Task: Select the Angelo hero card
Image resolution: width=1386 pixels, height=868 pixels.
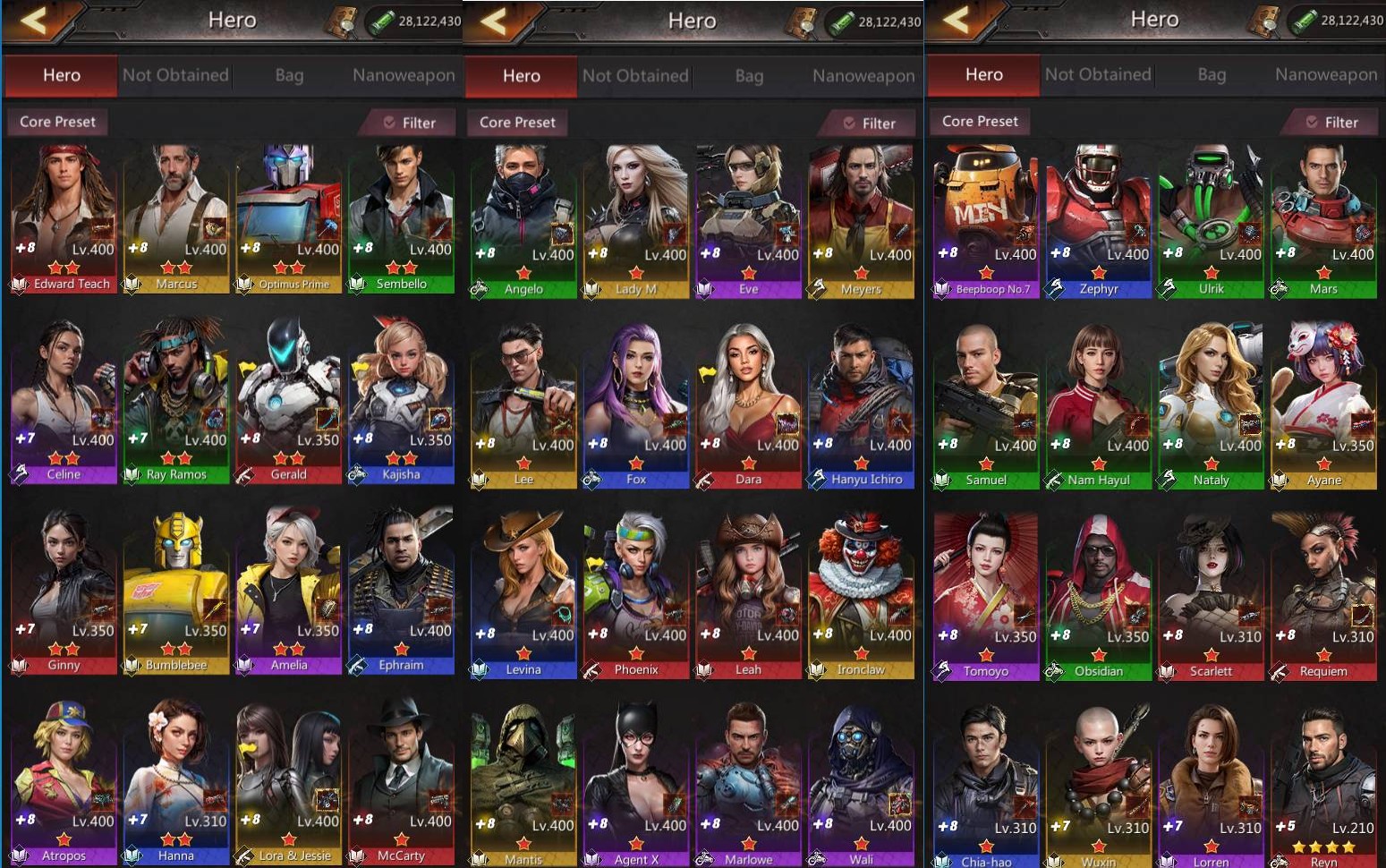Action: tap(523, 222)
